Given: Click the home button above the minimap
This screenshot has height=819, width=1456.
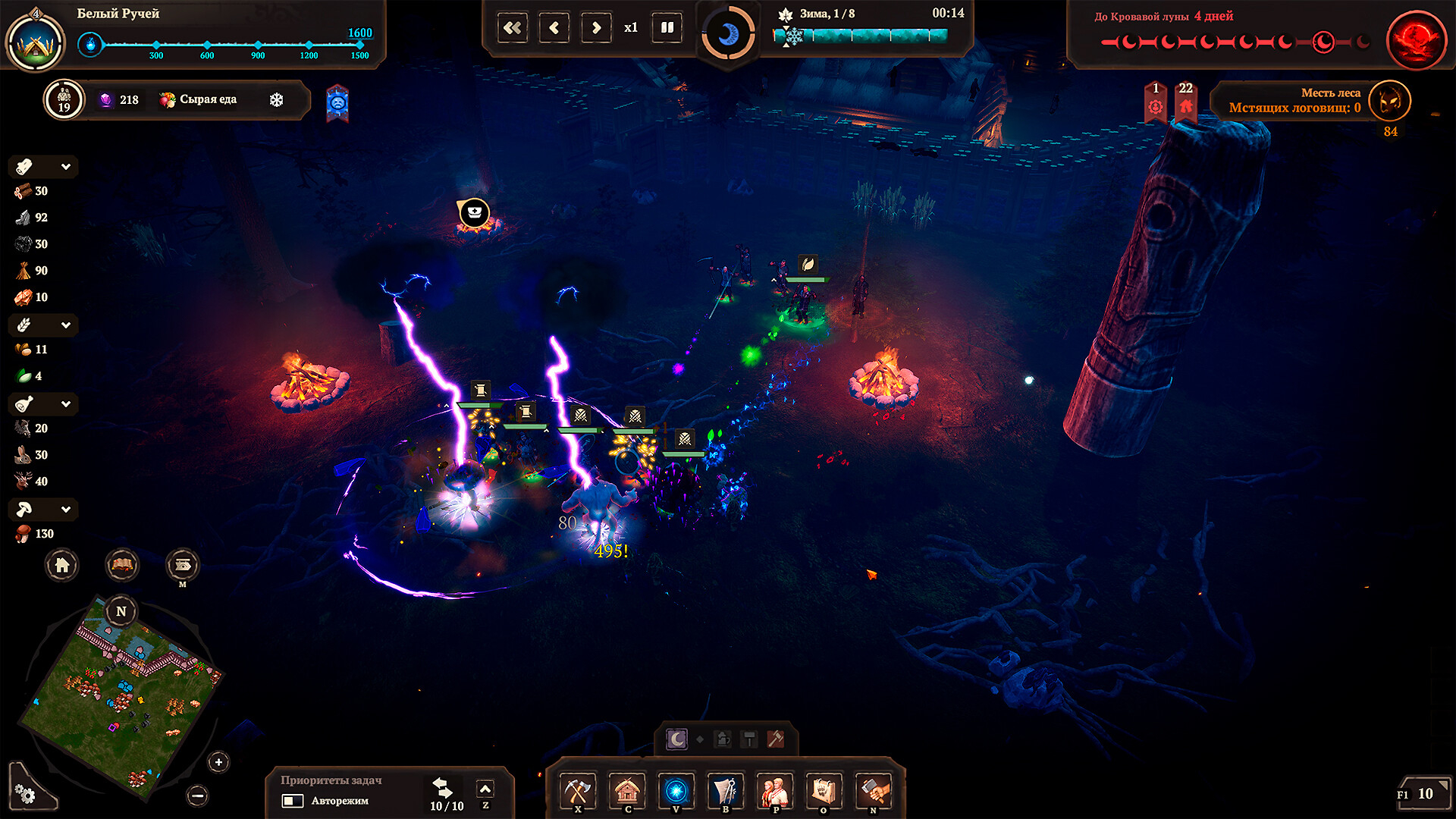Looking at the screenshot, I should tap(62, 565).
